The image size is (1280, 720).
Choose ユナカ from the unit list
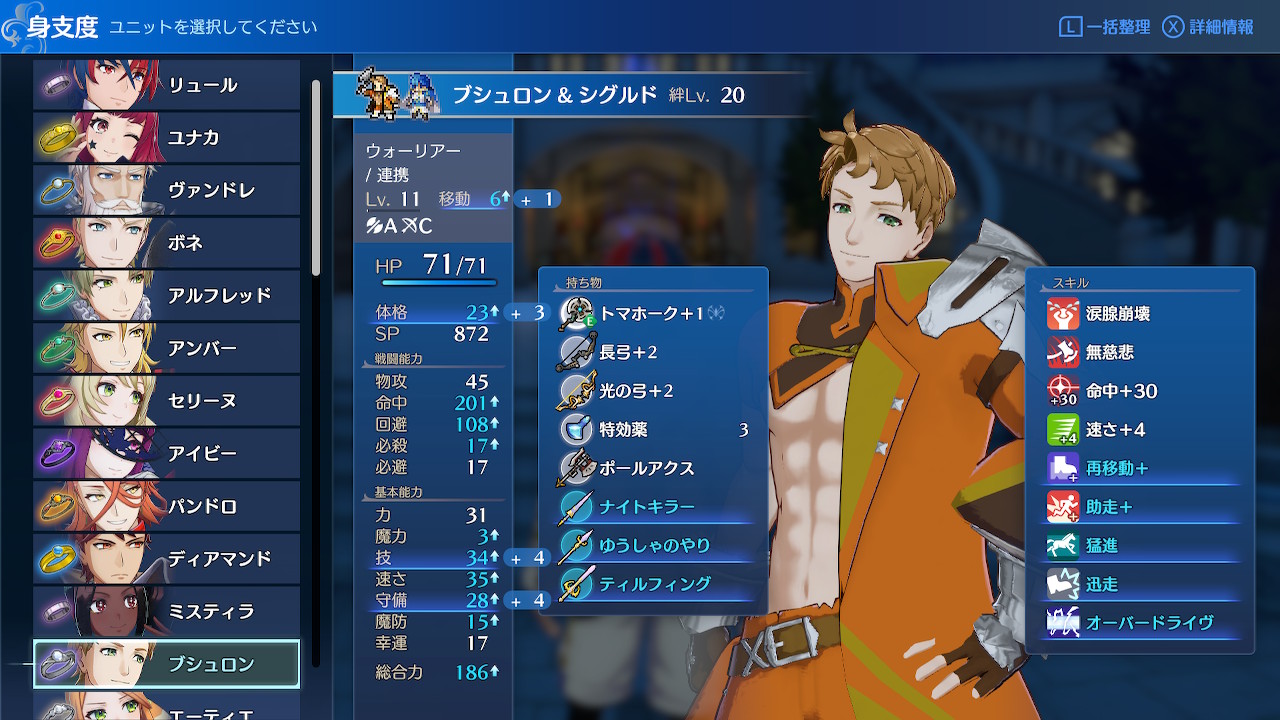[167, 138]
